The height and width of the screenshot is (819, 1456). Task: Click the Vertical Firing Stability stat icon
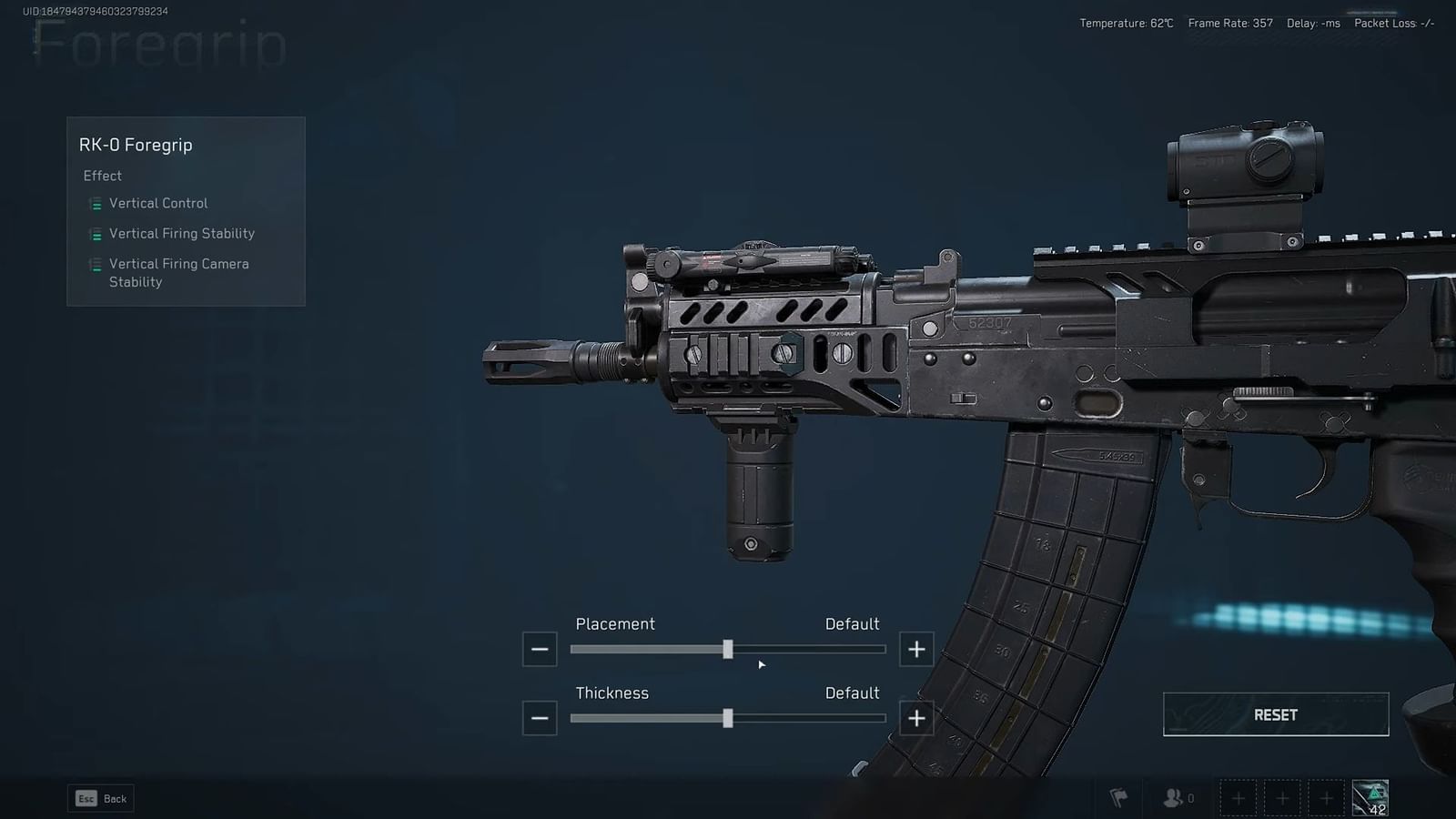click(94, 234)
